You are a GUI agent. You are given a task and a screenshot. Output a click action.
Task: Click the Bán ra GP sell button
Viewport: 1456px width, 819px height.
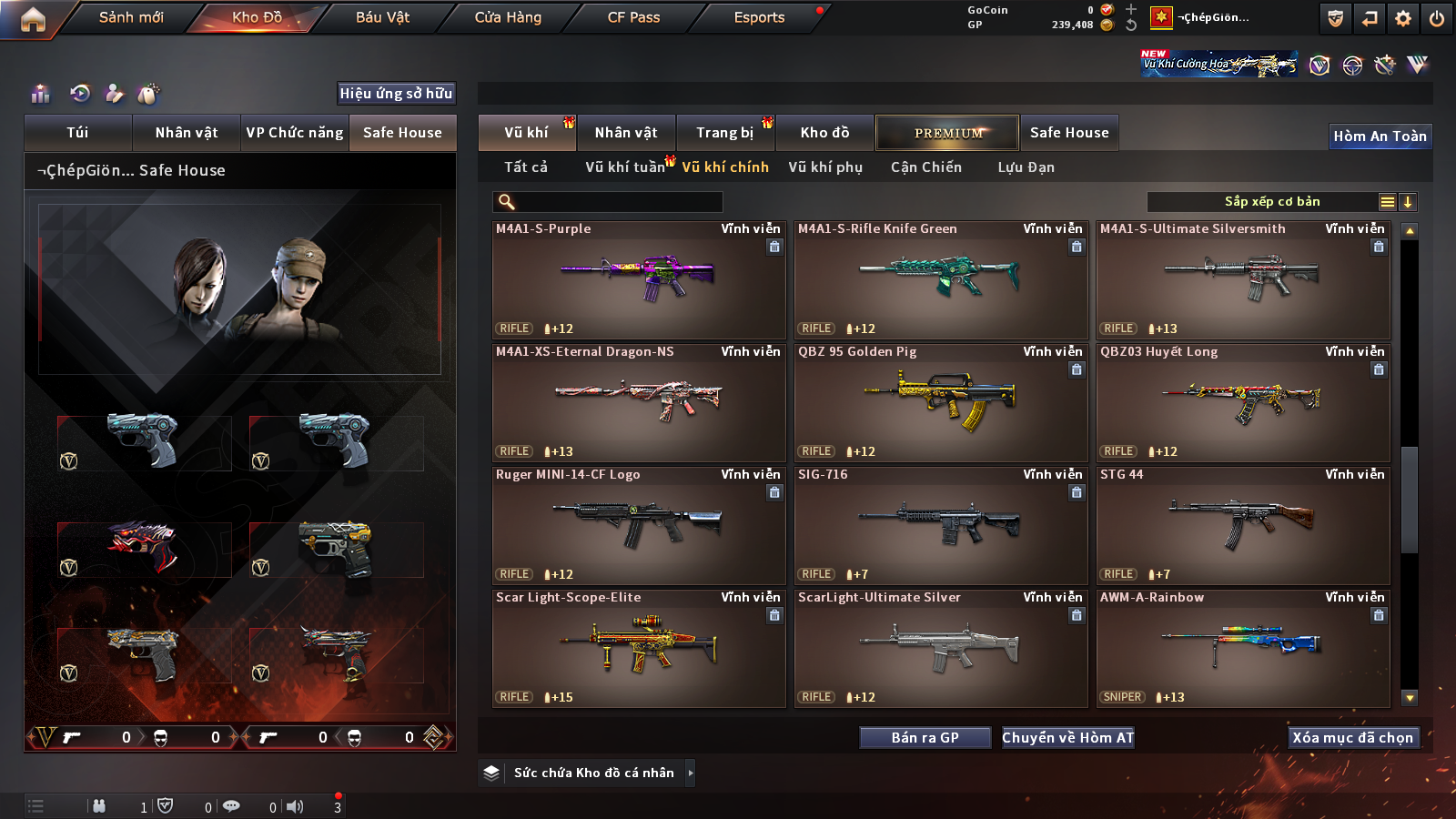tap(925, 738)
